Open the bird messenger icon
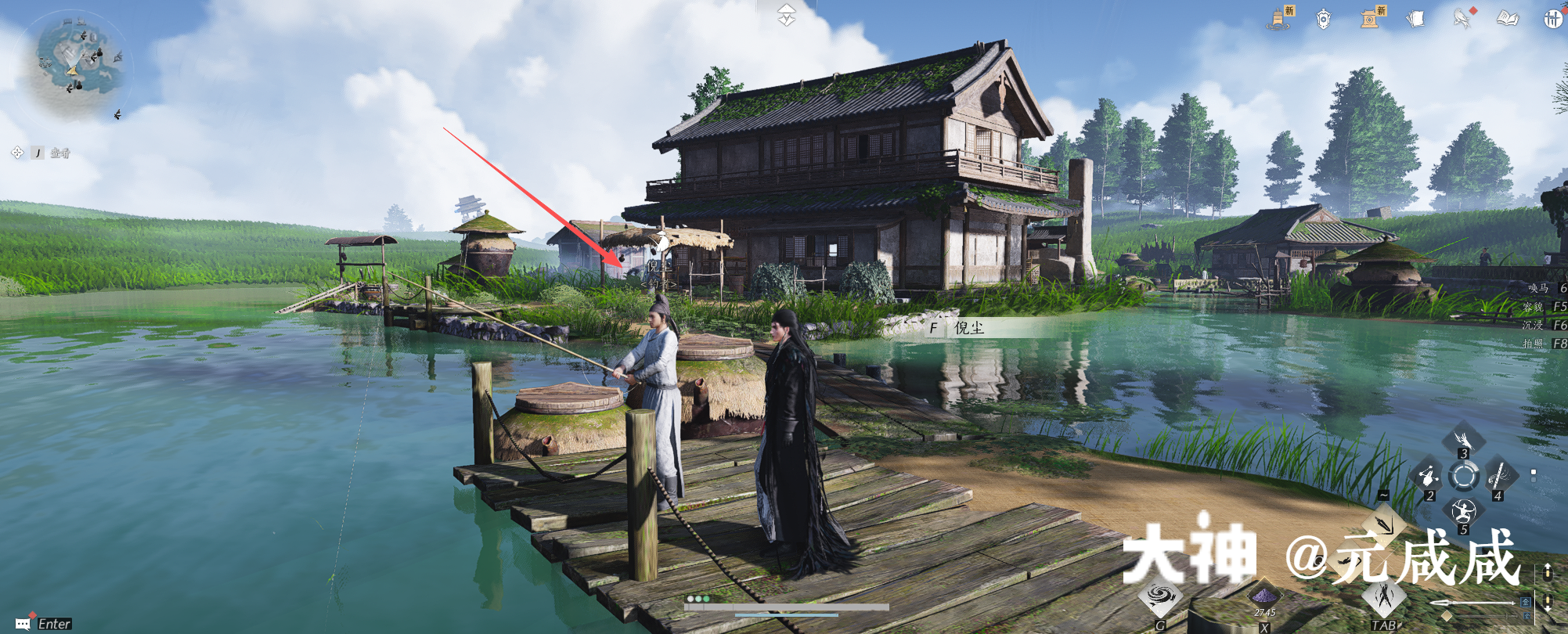Screen dimensions: 1568x634 (x=1462, y=18)
